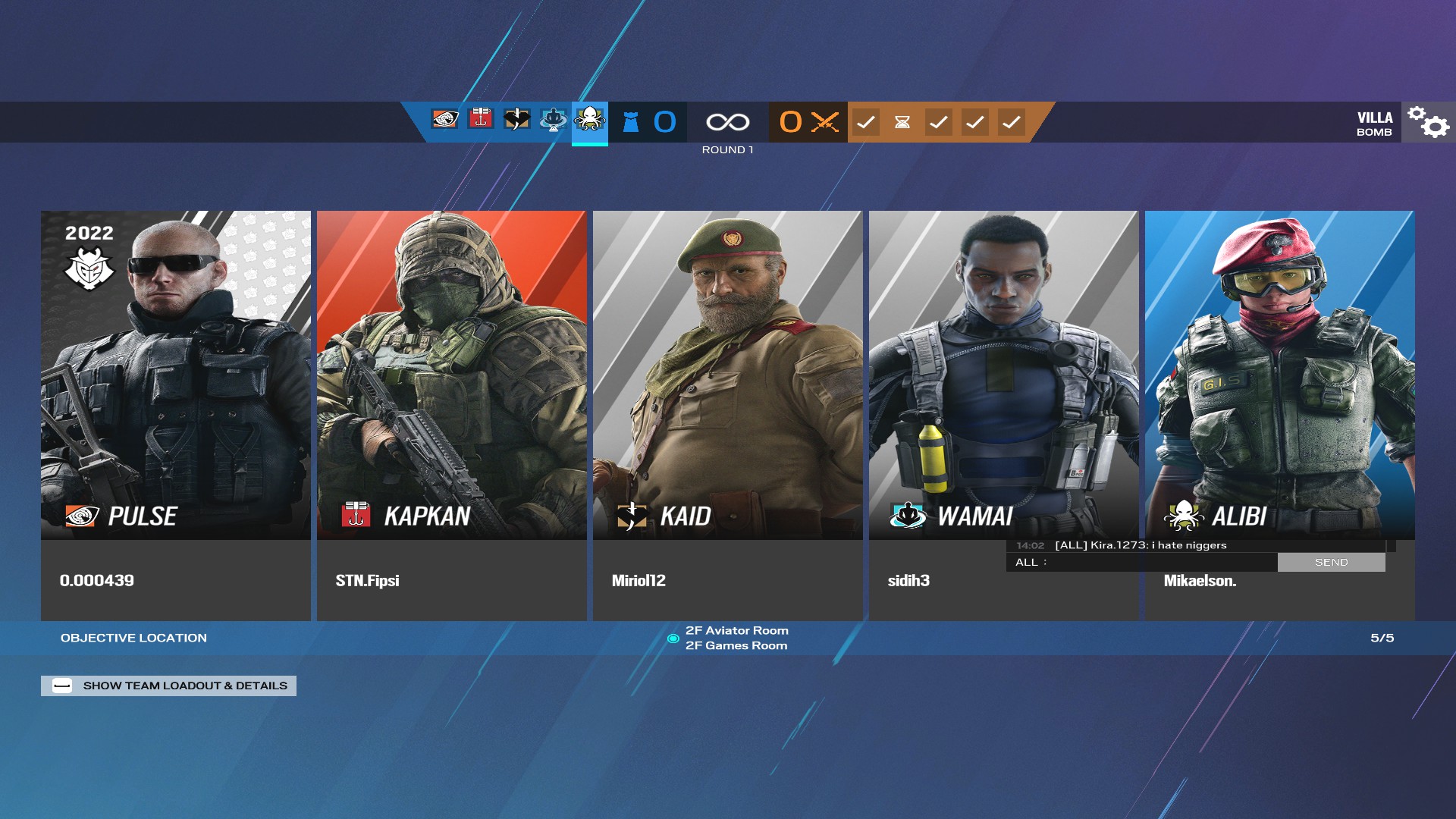1456x819 pixels.
Task: Select the Pulse operator icon in top bar
Action: (x=444, y=121)
